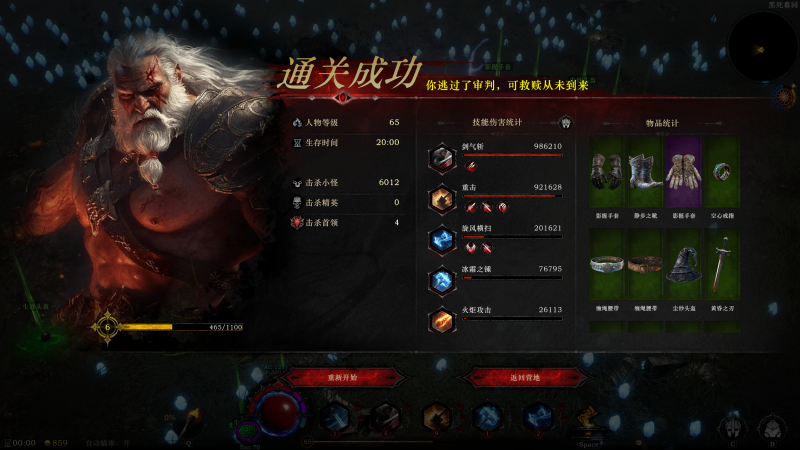Image resolution: width=800 pixels, height=450 pixels.
Task: Click the 冰霜之锤 frost hammer icon
Action: 442,281
